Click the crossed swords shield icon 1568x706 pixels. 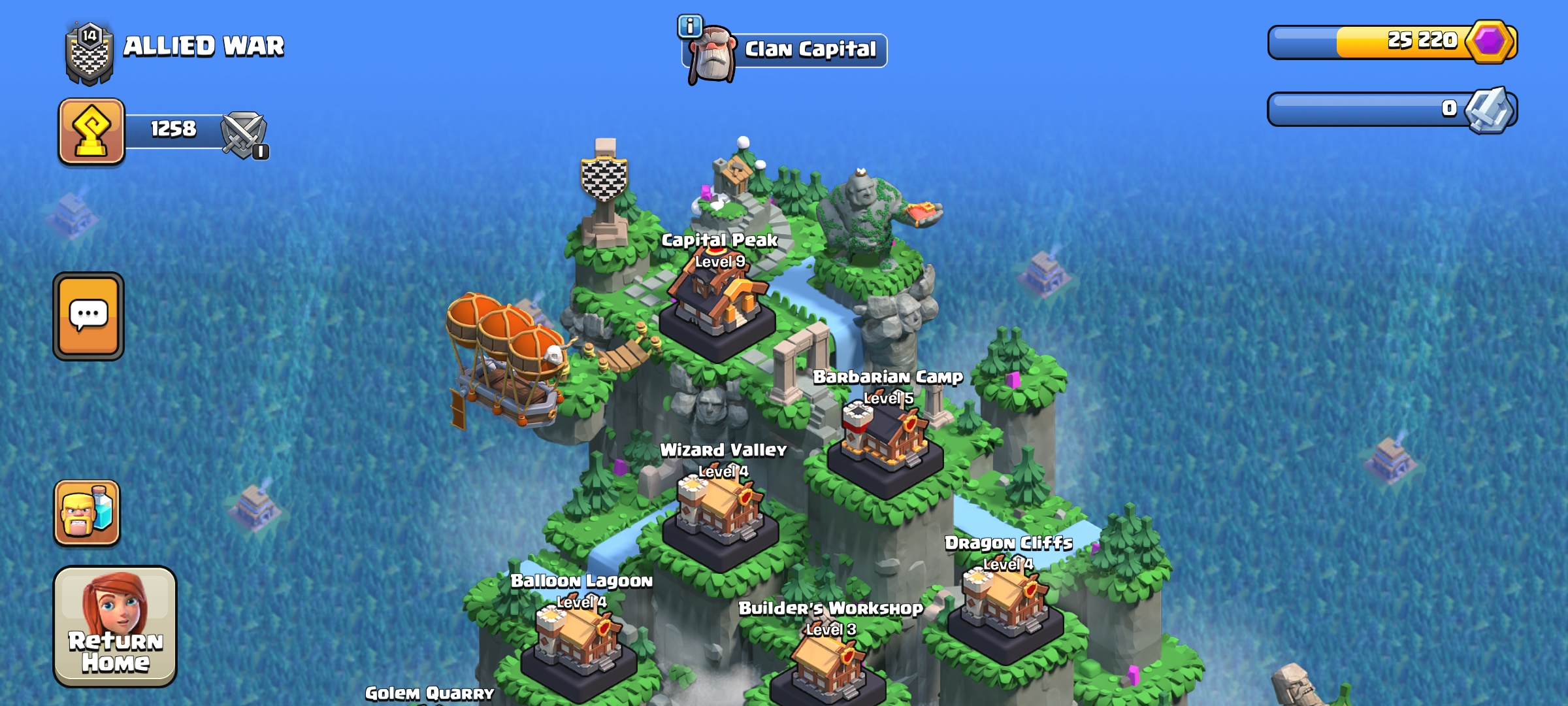point(243,135)
